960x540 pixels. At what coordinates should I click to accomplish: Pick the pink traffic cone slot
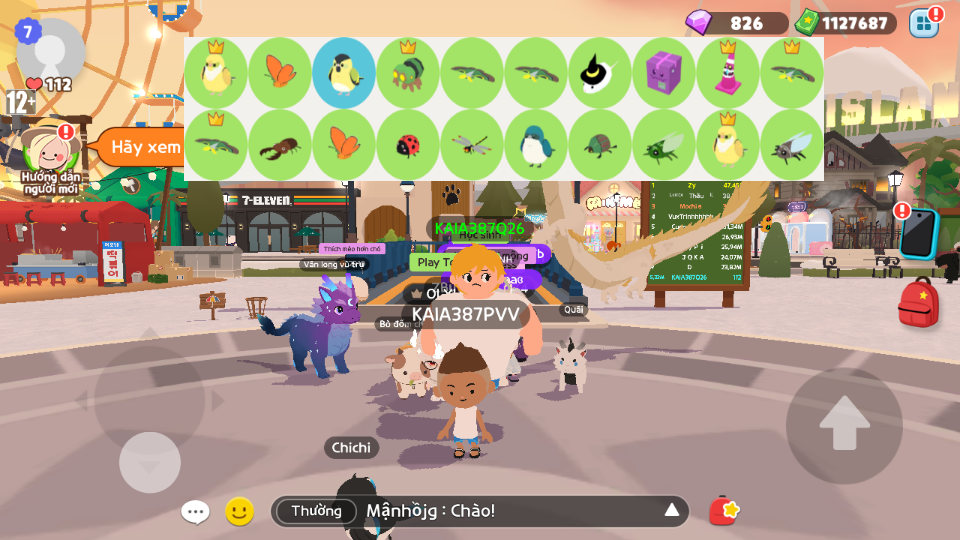(728, 73)
